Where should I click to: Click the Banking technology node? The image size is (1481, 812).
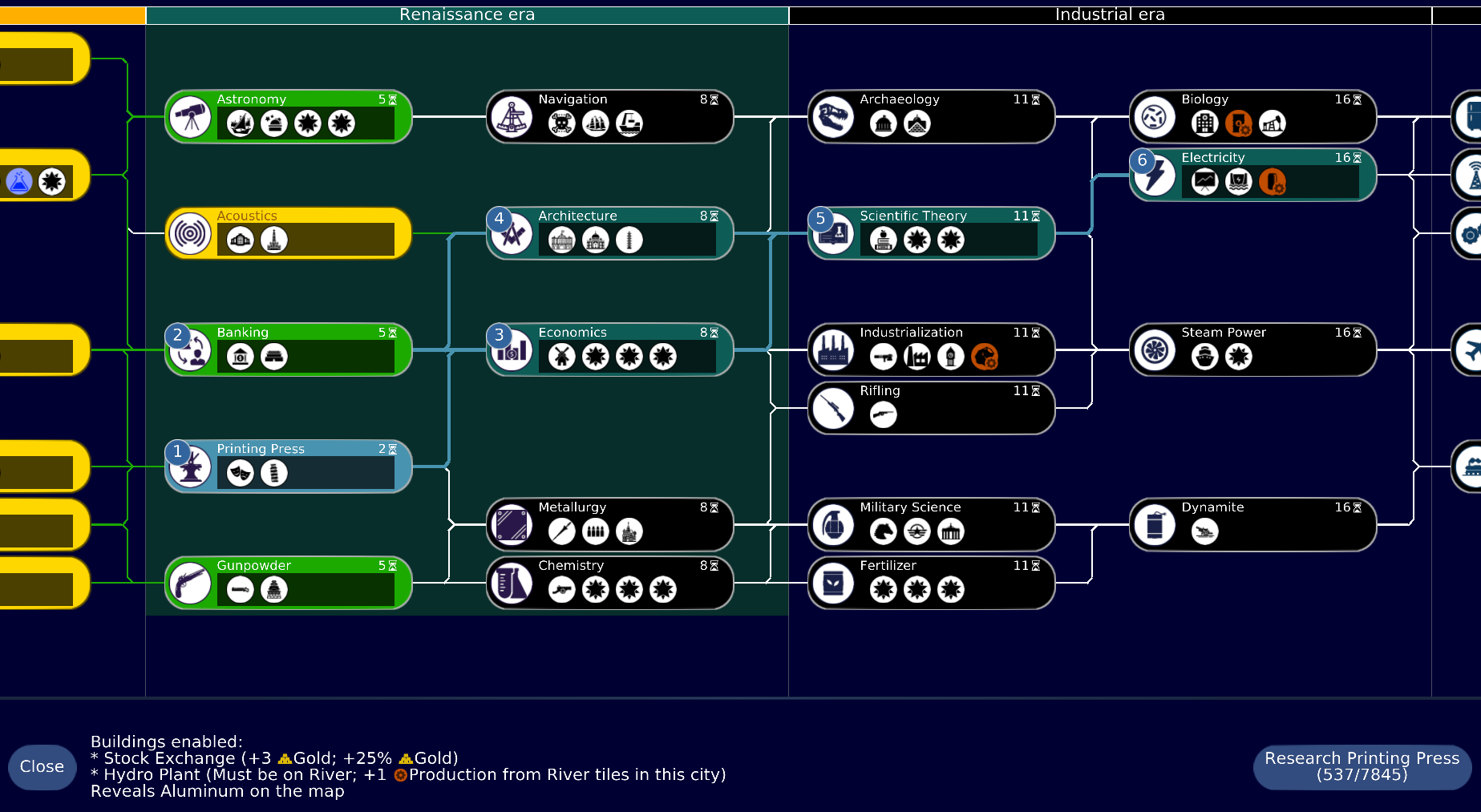[x=289, y=350]
